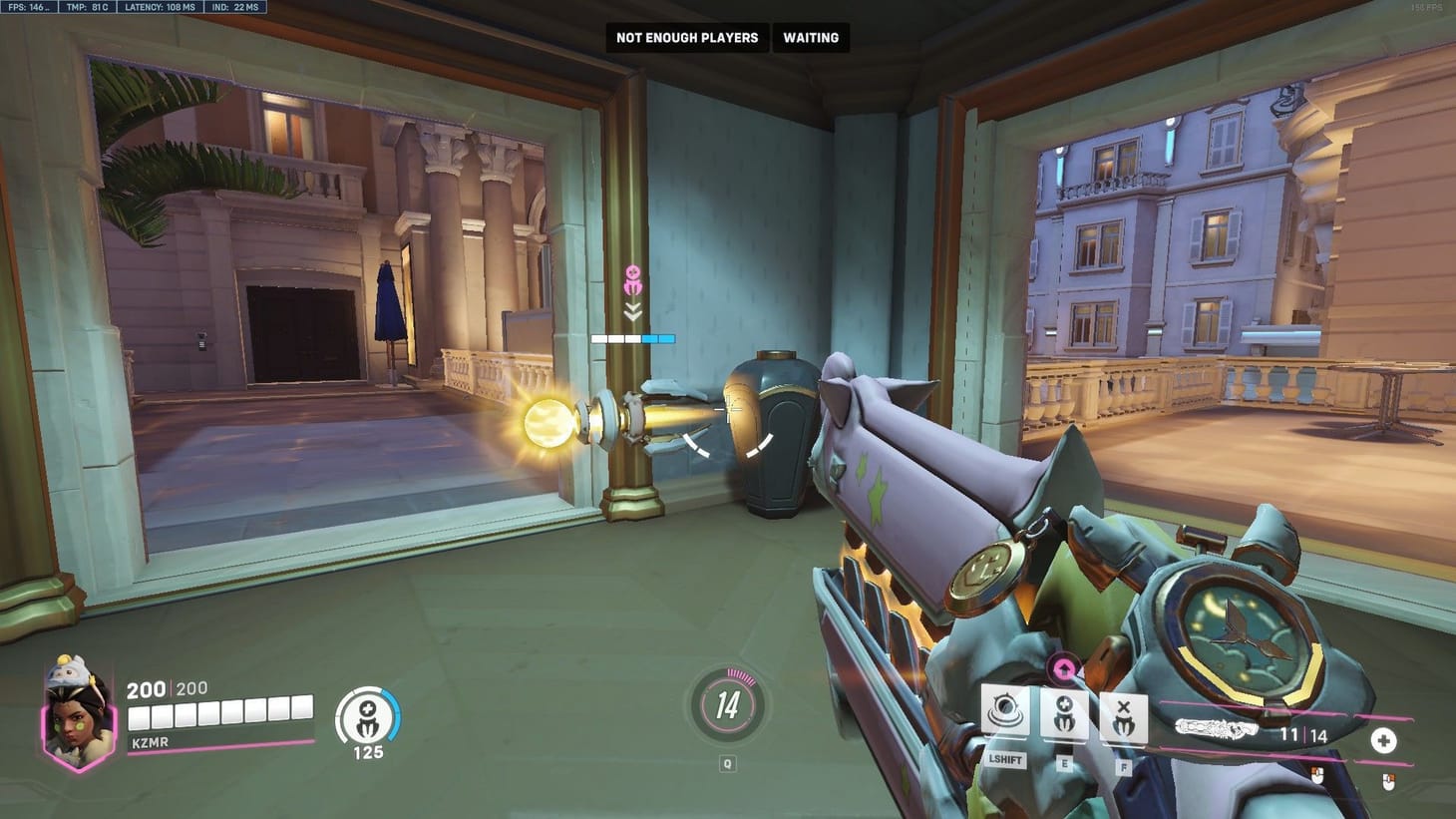Click the white plus icon right of the ammo
The image size is (1456, 819).
[x=1385, y=740]
